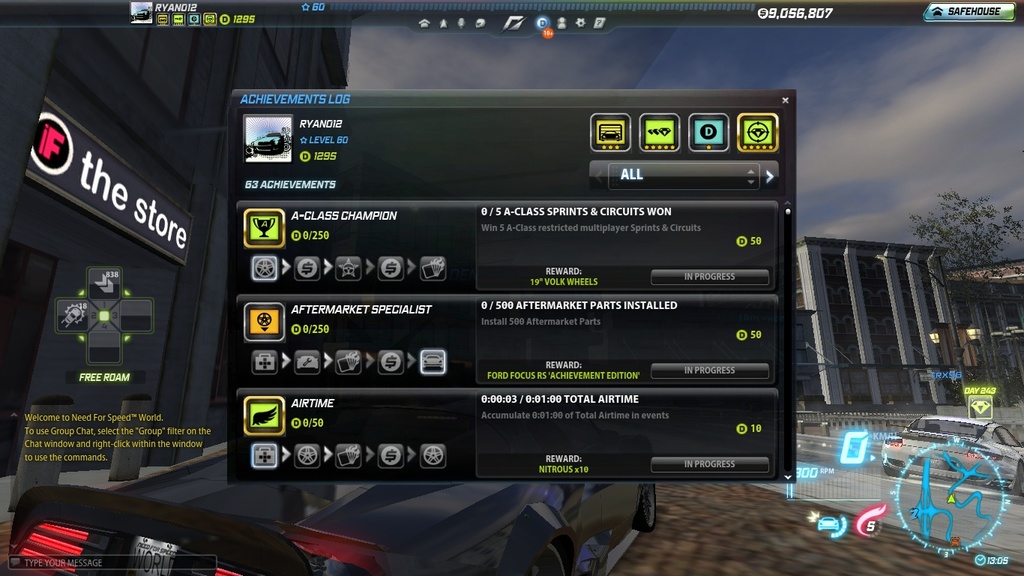The height and width of the screenshot is (576, 1024).
Task: Click In Progress for Aftermarket Specialist
Action: tap(709, 371)
